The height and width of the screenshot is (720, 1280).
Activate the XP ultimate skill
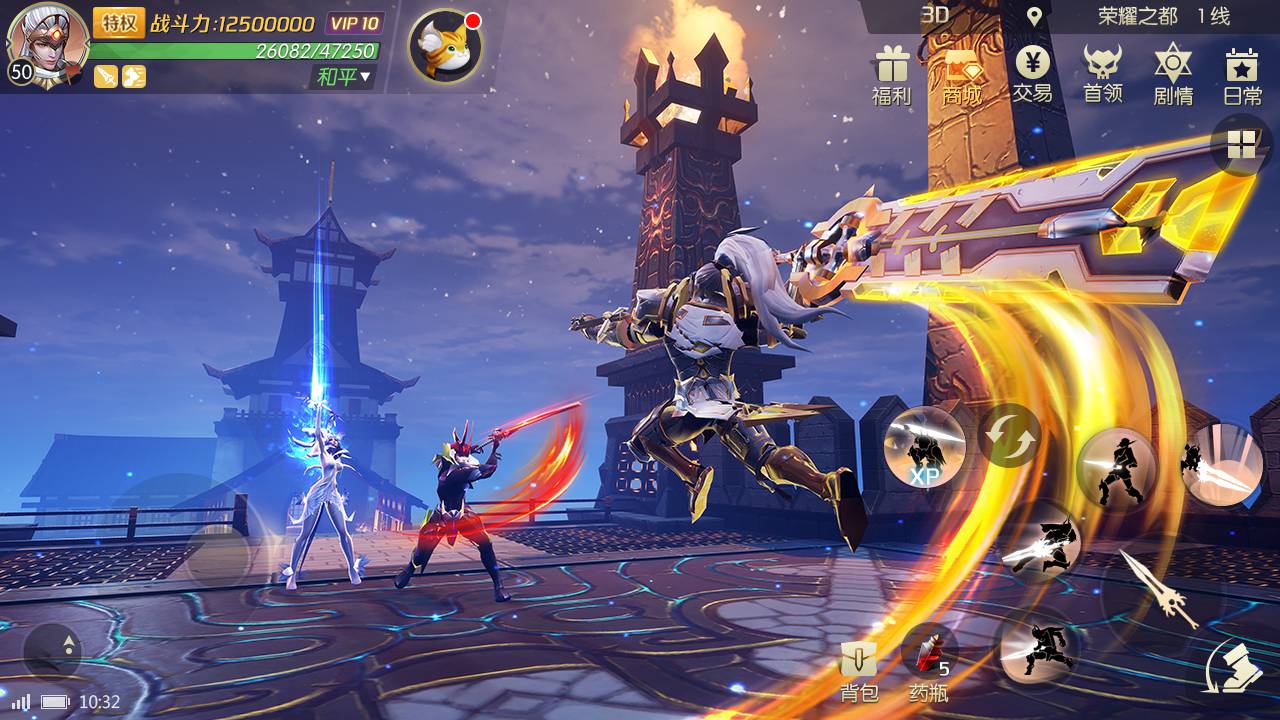click(x=924, y=447)
